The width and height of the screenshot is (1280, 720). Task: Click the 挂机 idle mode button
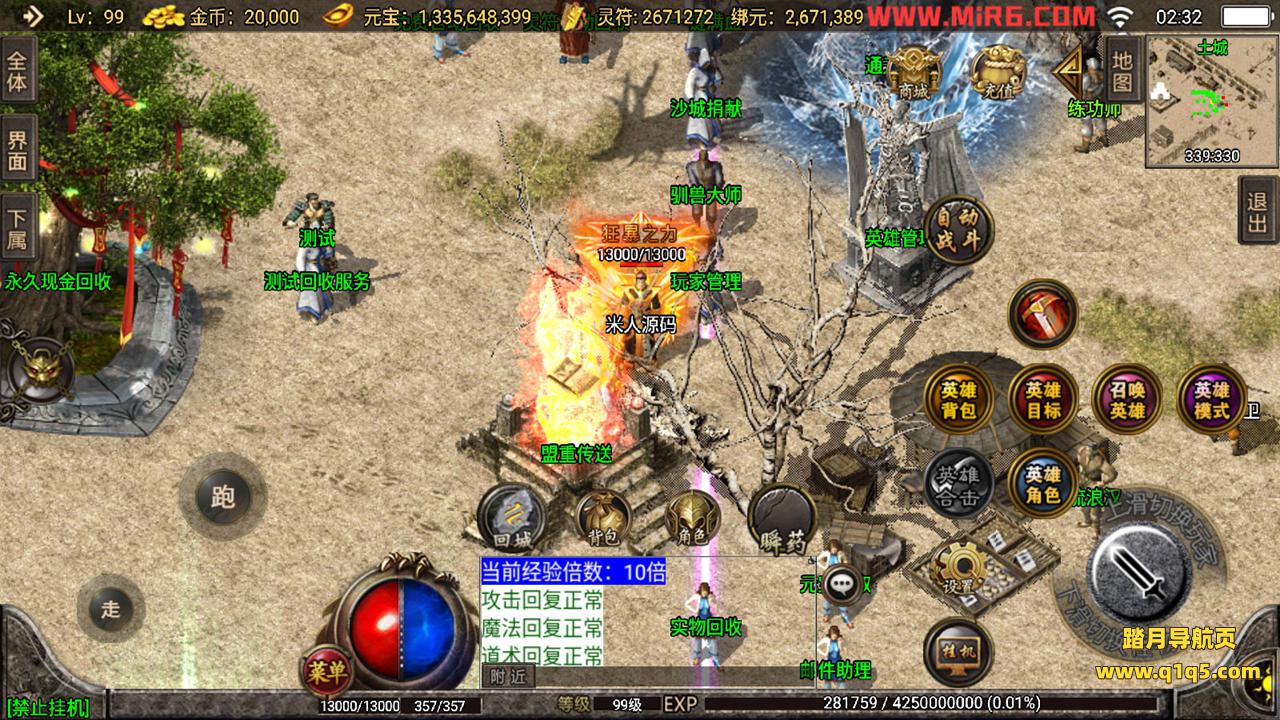(x=958, y=652)
